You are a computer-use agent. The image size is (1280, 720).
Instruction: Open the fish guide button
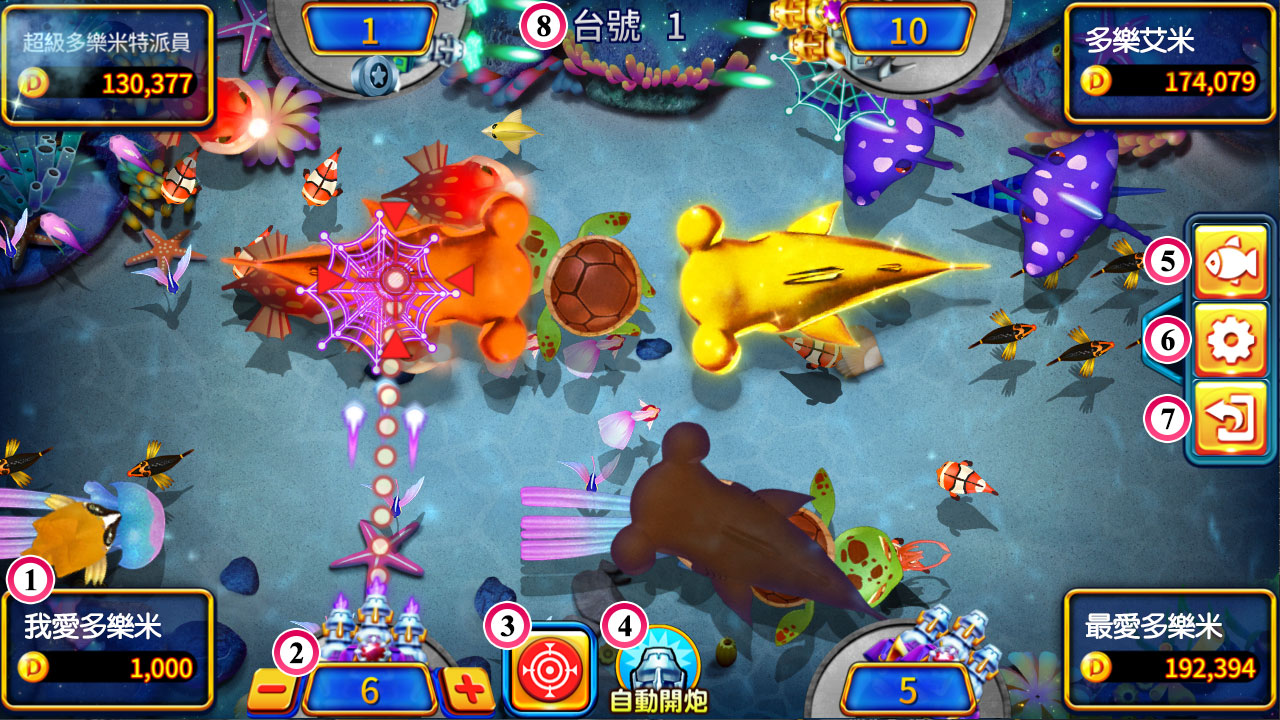(1230, 262)
